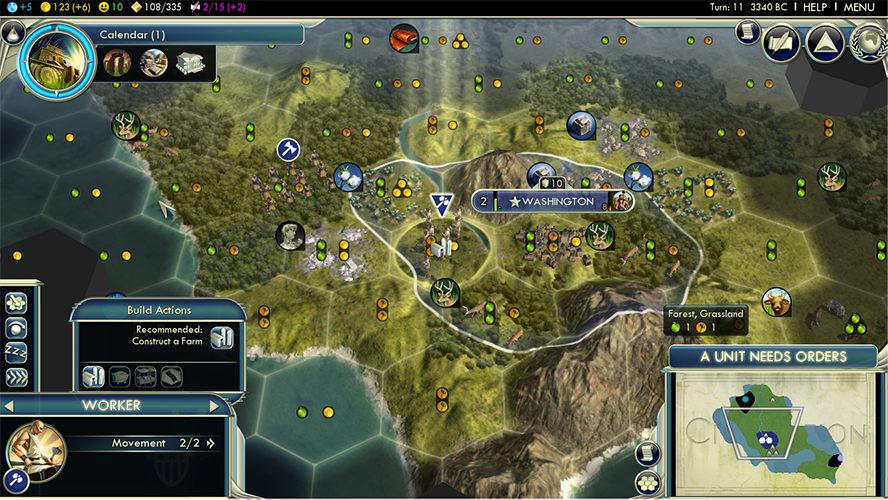Select next unit with right arrow
This screenshot has width=888, height=500.
[213, 406]
